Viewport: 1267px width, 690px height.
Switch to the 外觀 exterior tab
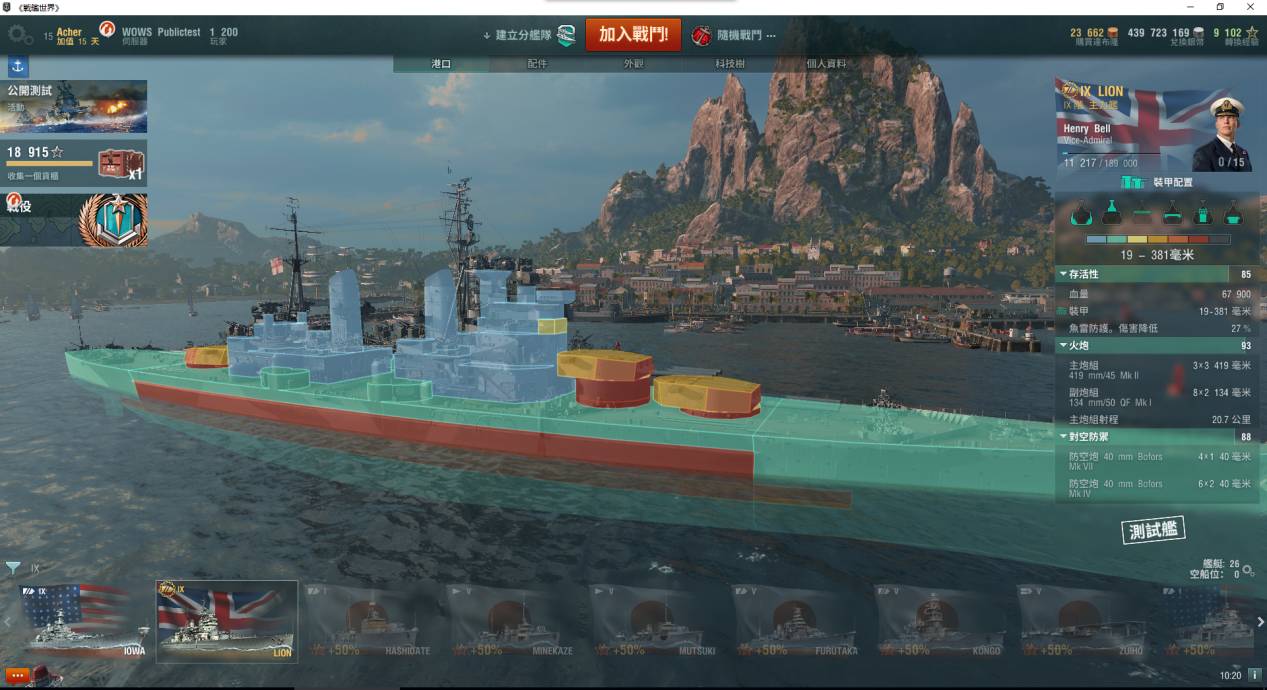[x=634, y=64]
